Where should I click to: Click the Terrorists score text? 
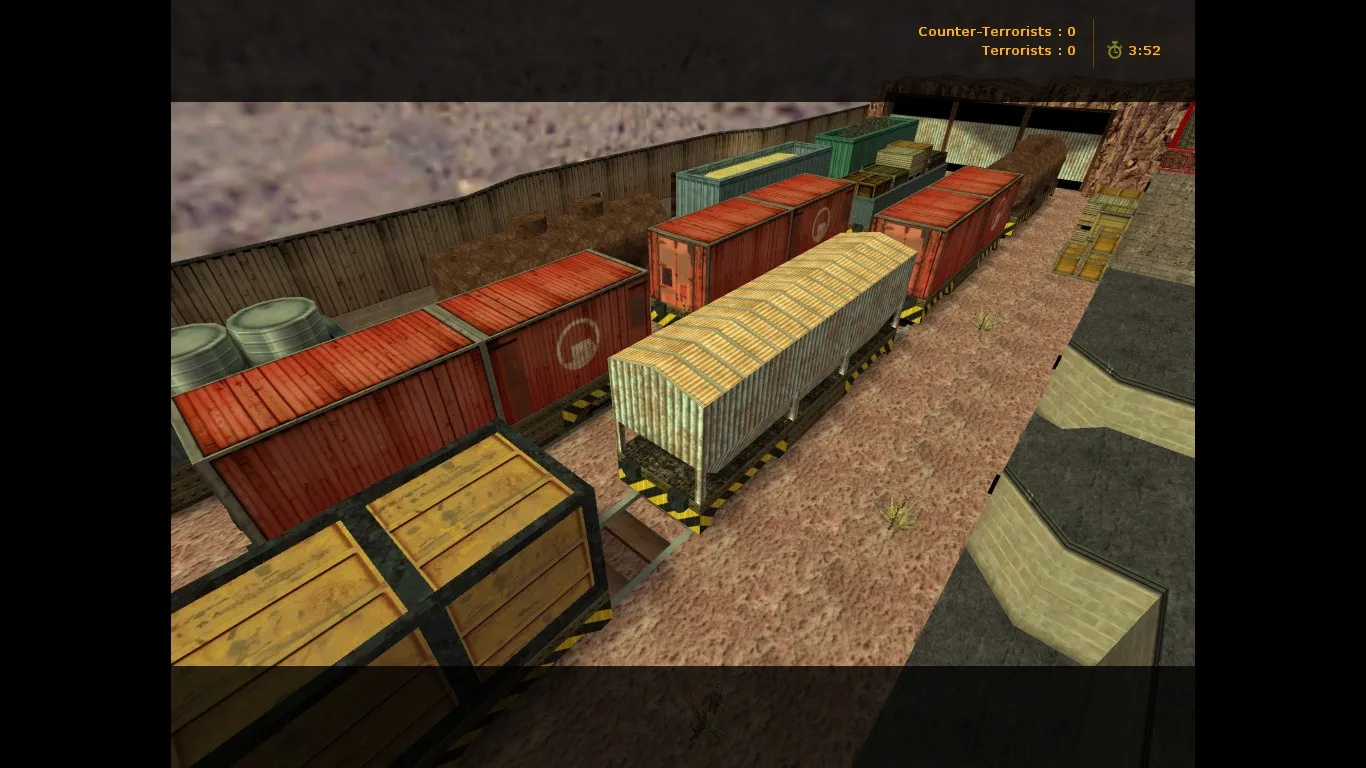[1027, 50]
